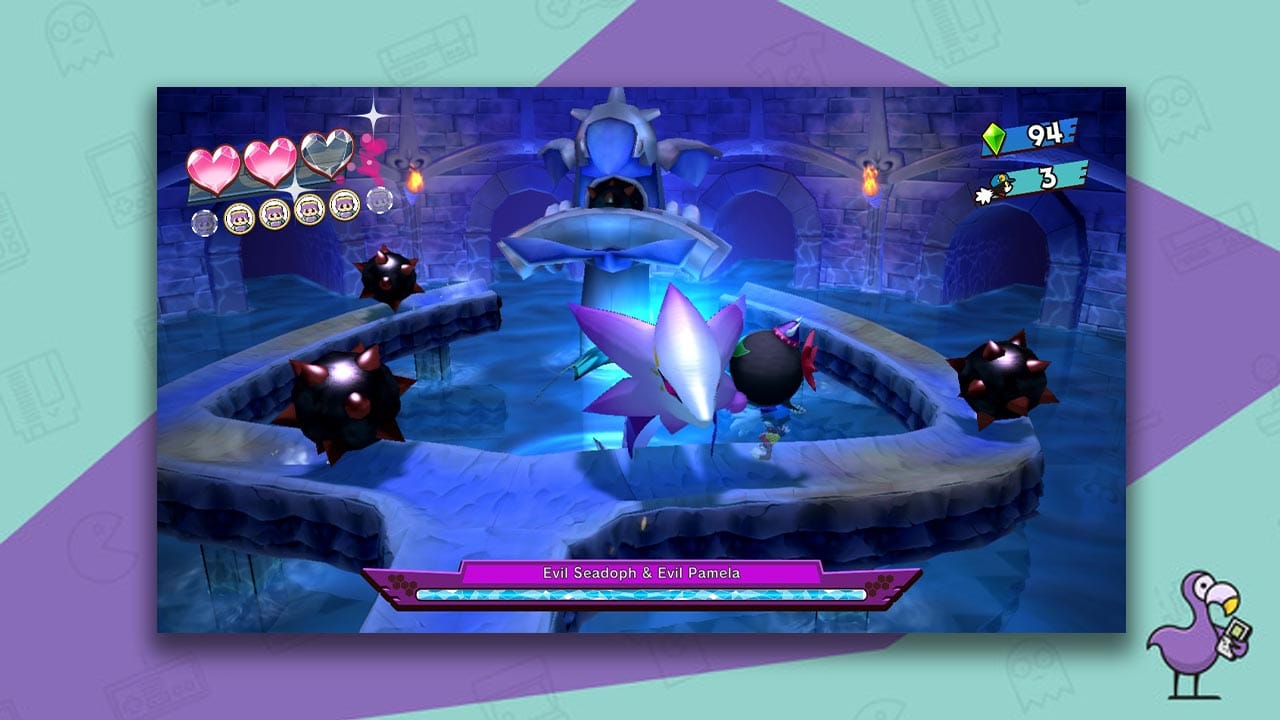Select the first pink heart in health meter

pos(214,165)
